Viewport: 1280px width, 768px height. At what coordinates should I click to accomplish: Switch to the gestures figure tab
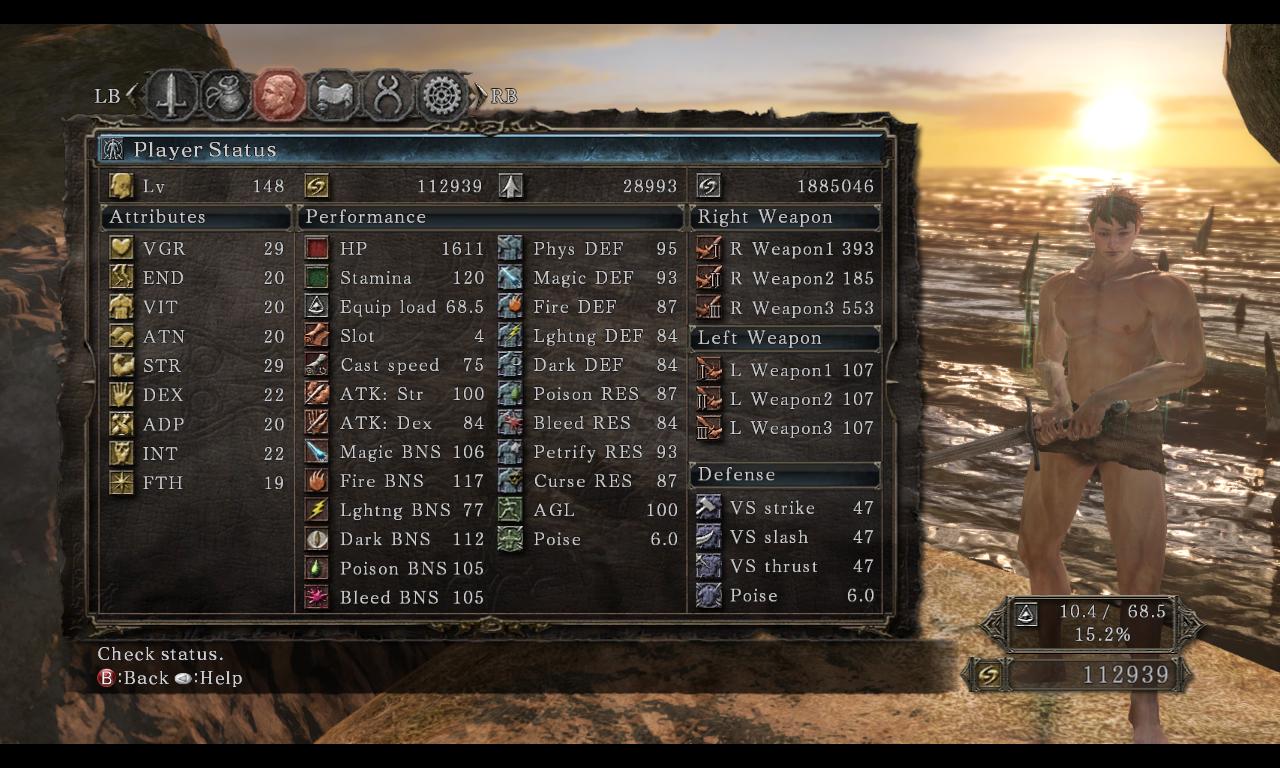[387, 96]
